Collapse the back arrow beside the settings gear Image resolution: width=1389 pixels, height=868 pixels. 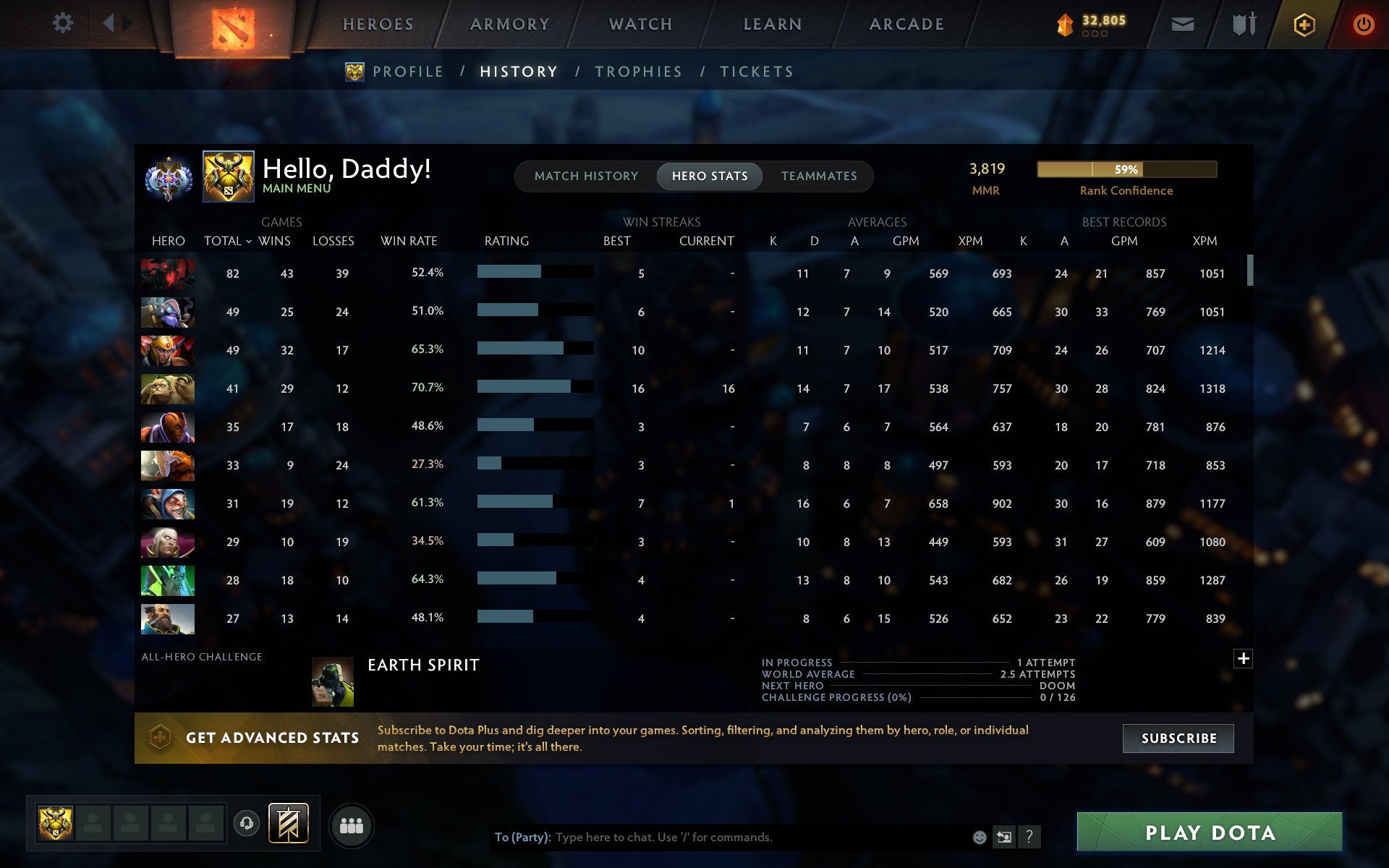tap(110, 23)
